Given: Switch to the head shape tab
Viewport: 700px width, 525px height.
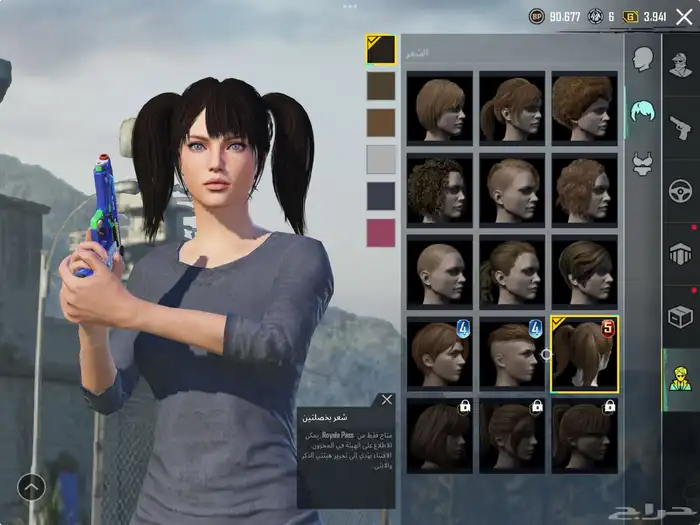Looking at the screenshot, I should (643, 60).
